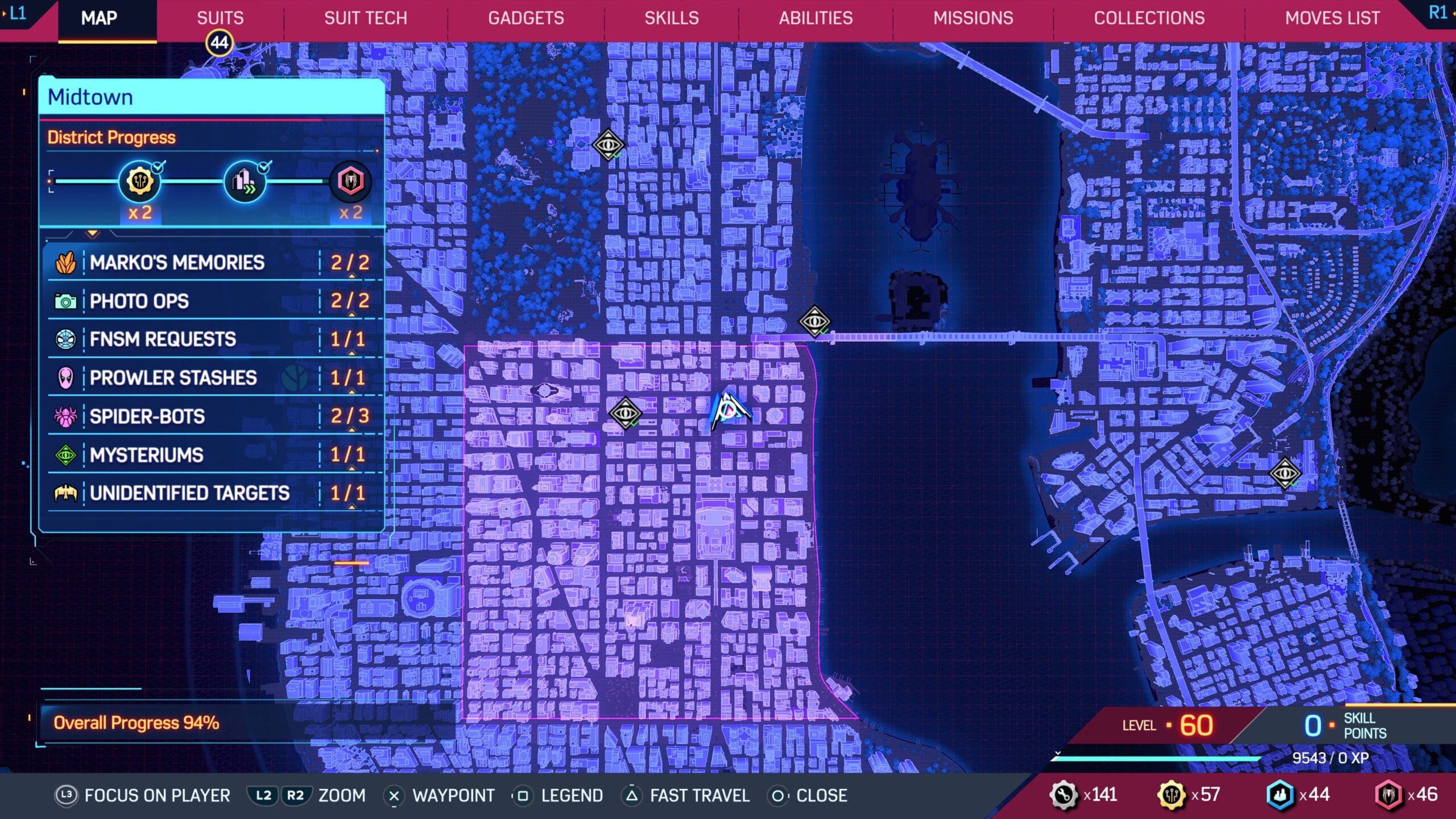Select the FNSM Requests Spider-Man mask icon
This screenshot has width=1456, height=819.
(67, 340)
